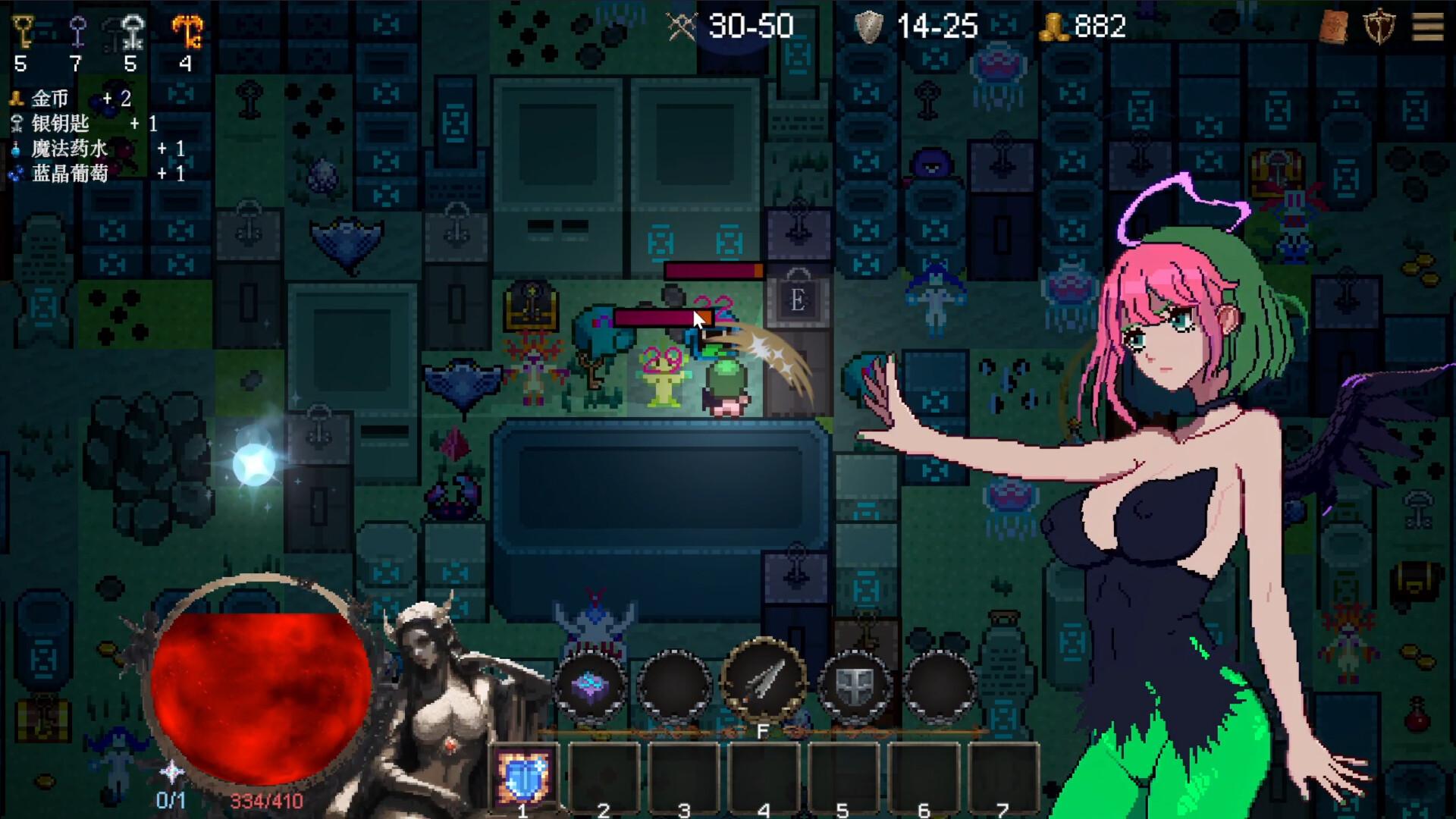Click the crossed swords attack stat icon
The width and height of the screenshot is (1456, 819).
[680, 25]
